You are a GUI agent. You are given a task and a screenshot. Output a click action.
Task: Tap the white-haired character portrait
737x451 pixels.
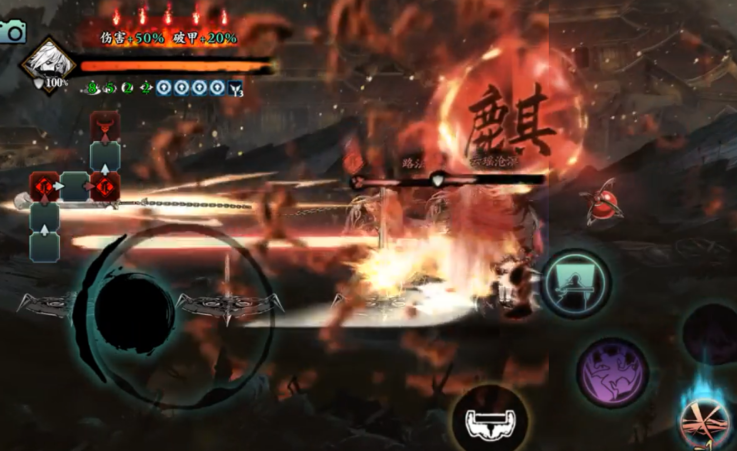click(x=49, y=61)
